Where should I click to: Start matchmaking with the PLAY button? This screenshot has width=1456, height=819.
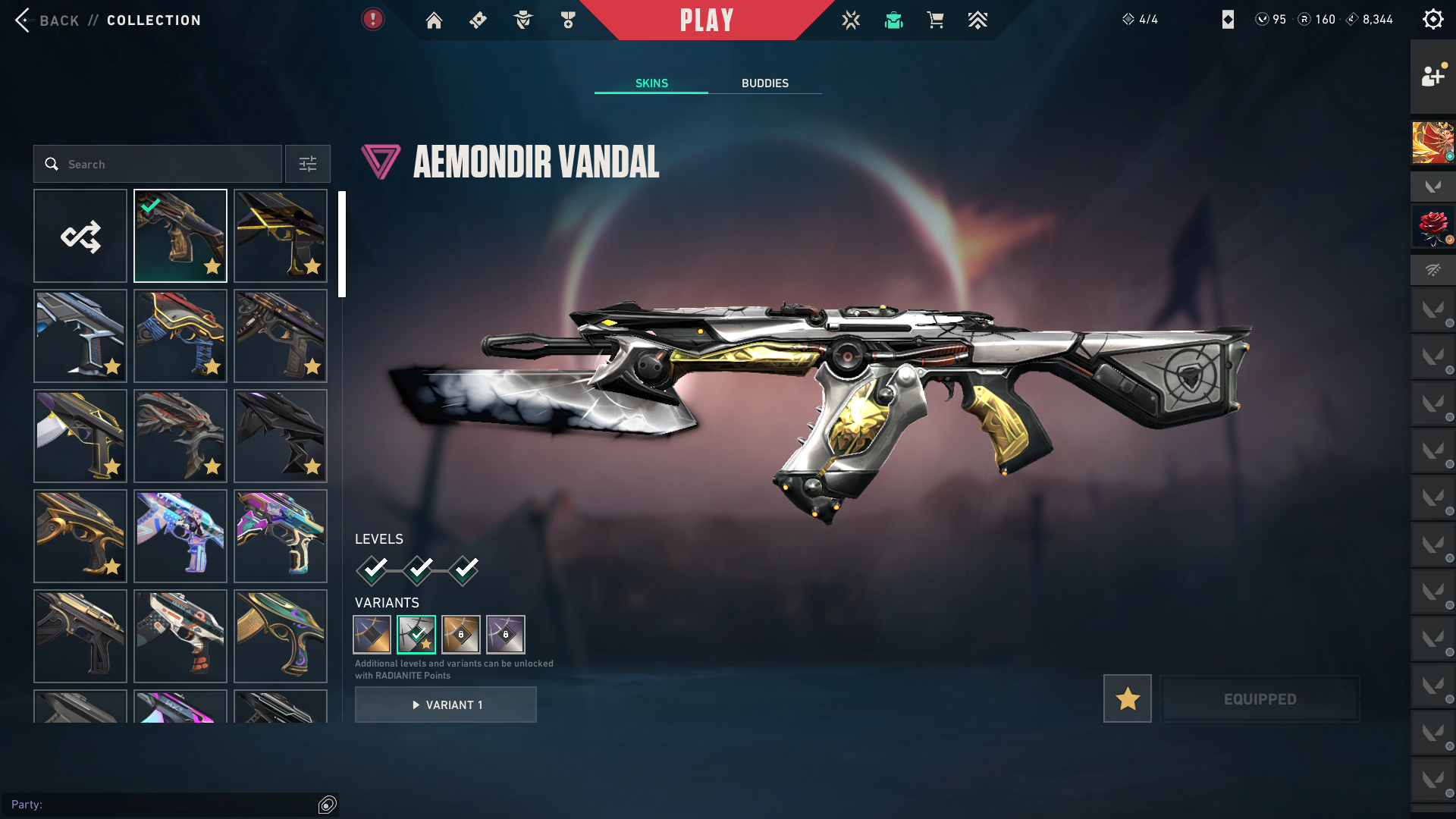pyautogui.click(x=707, y=20)
